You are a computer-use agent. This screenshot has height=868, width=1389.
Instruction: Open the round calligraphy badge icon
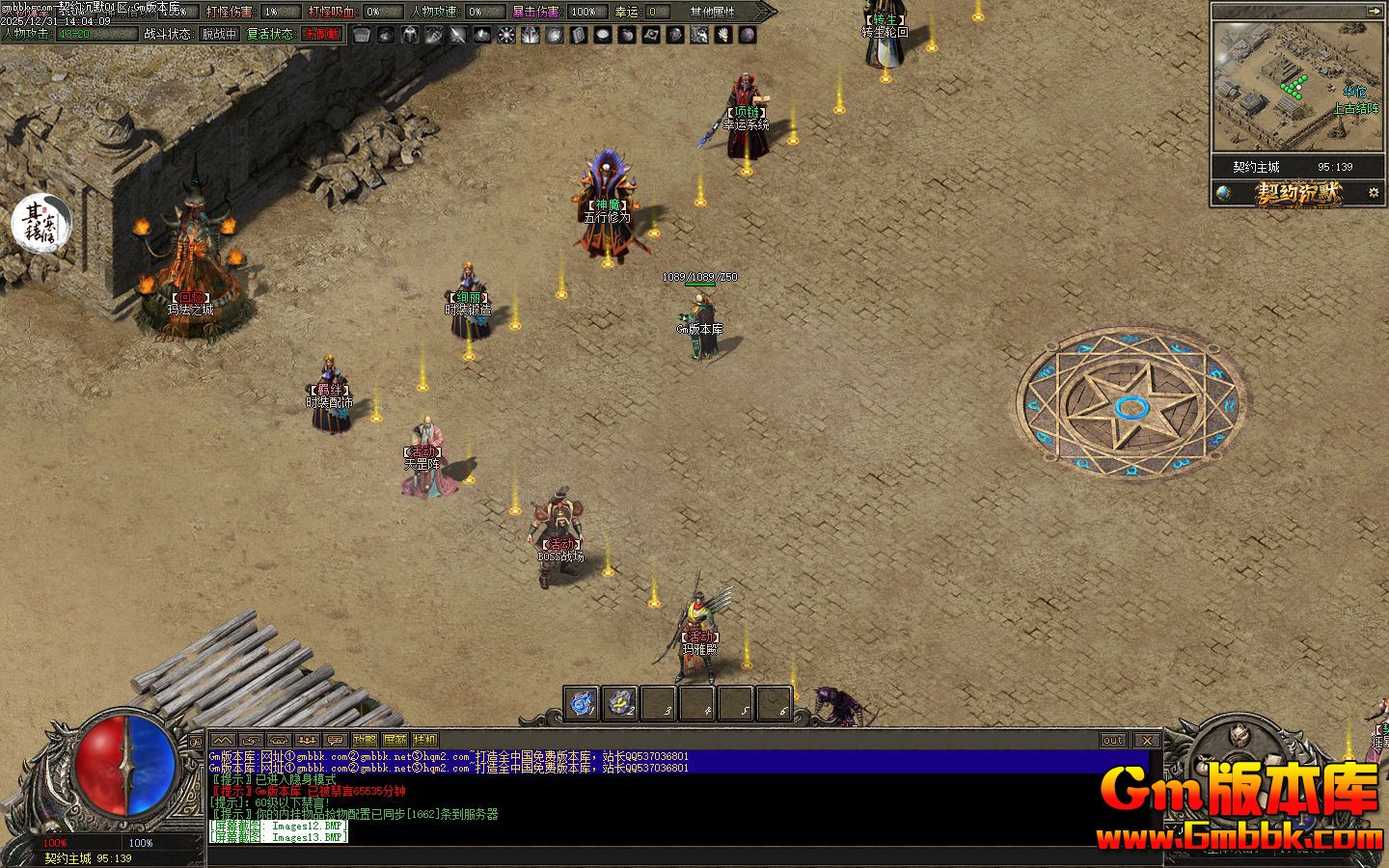[x=41, y=222]
